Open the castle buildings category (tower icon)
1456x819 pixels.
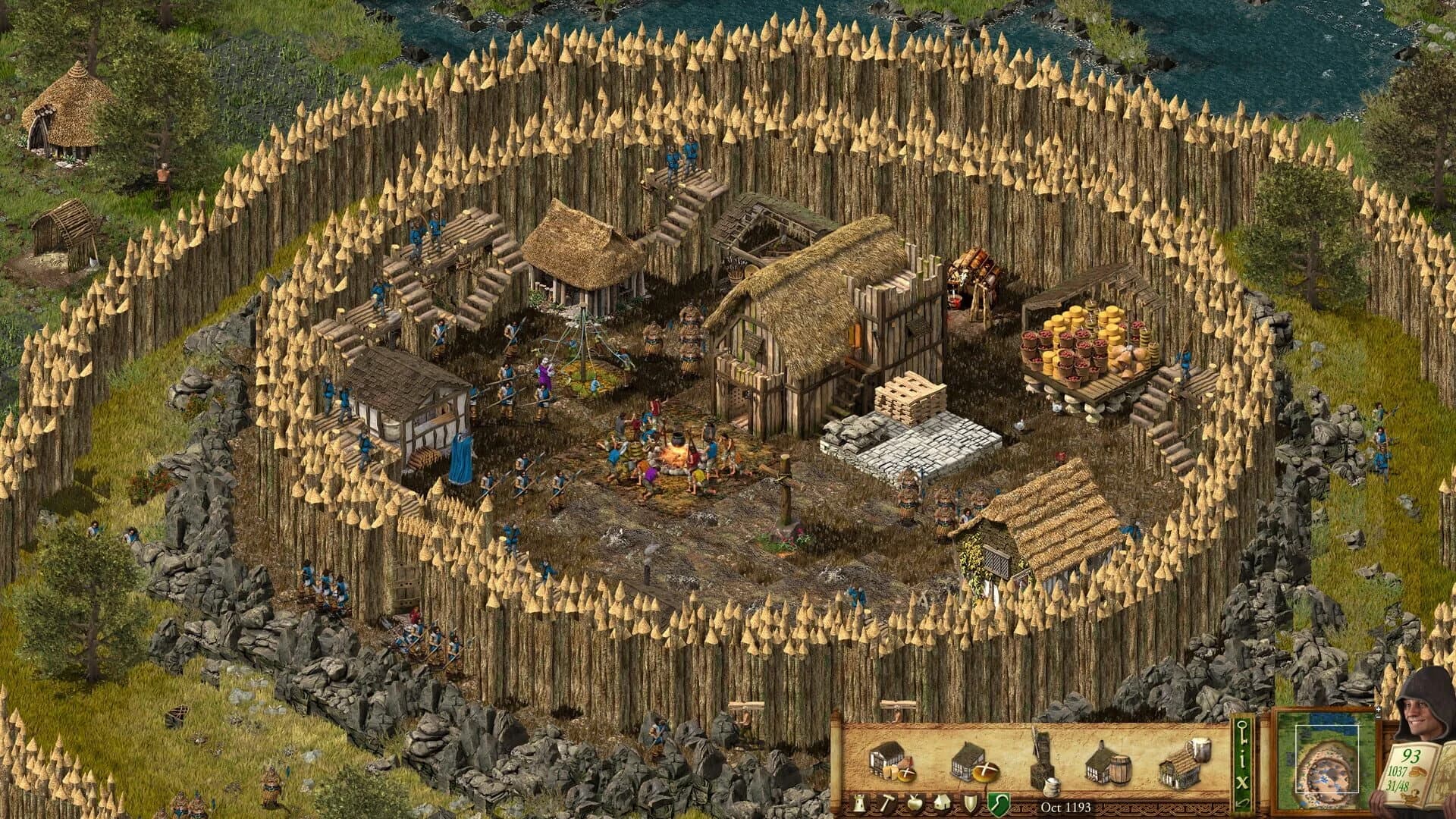click(858, 802)
